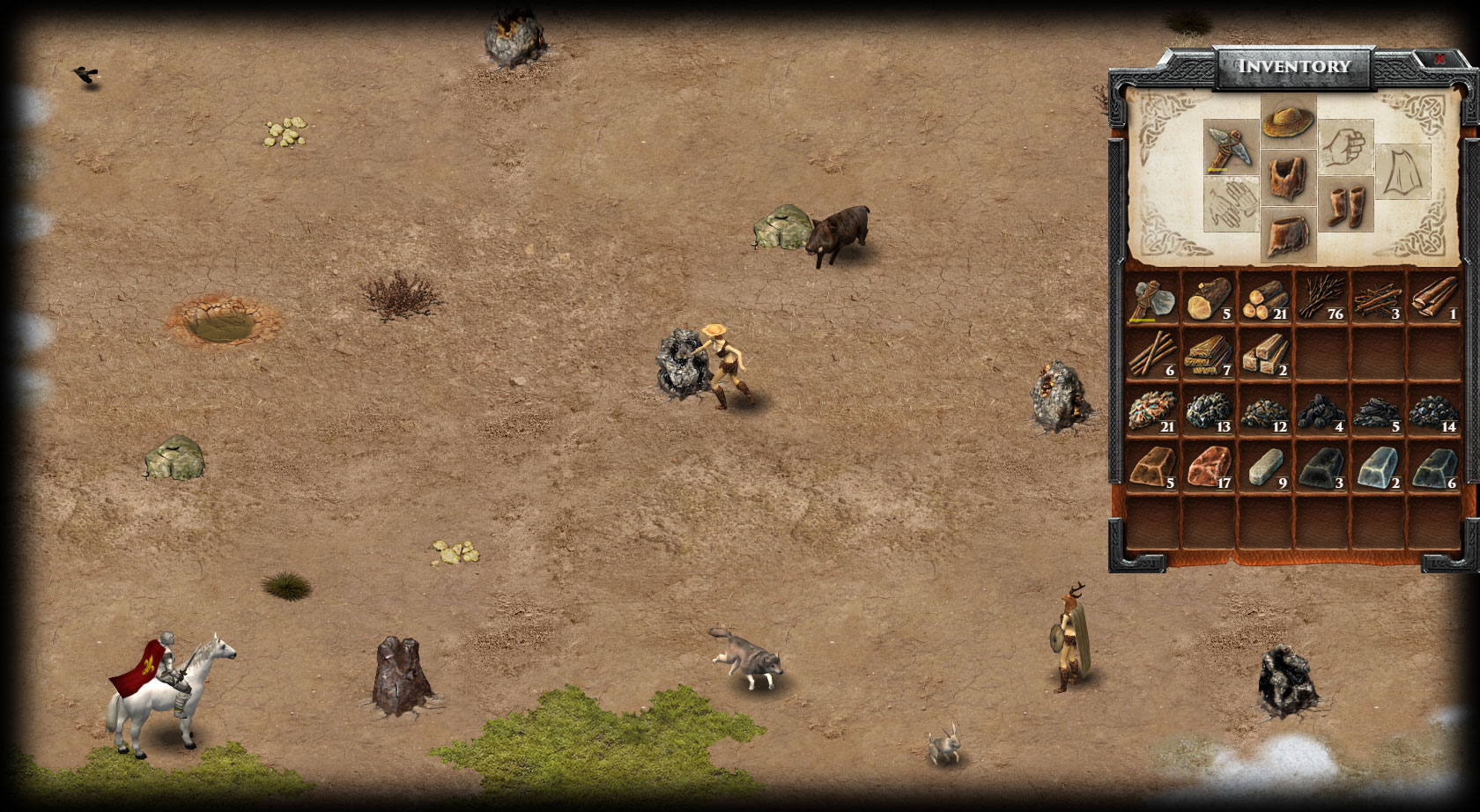Close the Inventory window
This screenshot has width=1480, height=812.
[x=1439, y=60]
